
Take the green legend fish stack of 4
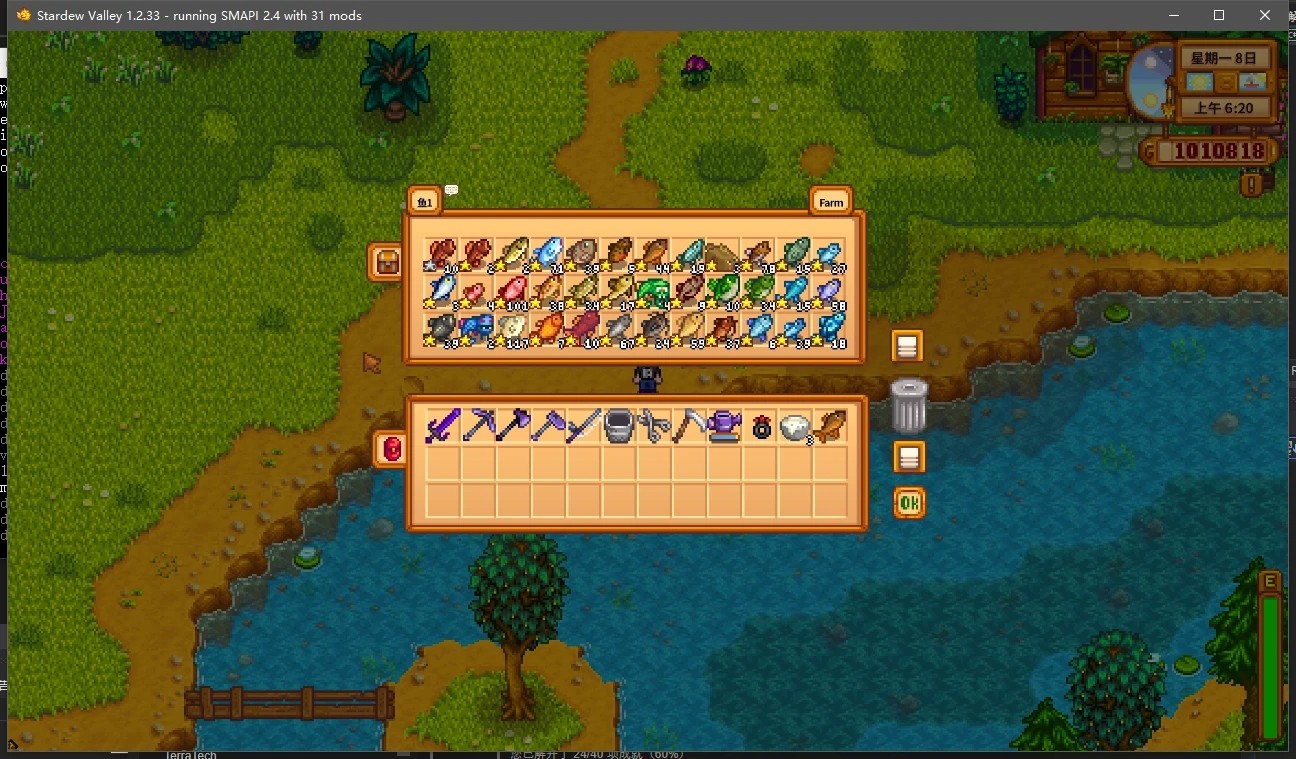pos(653,292)
